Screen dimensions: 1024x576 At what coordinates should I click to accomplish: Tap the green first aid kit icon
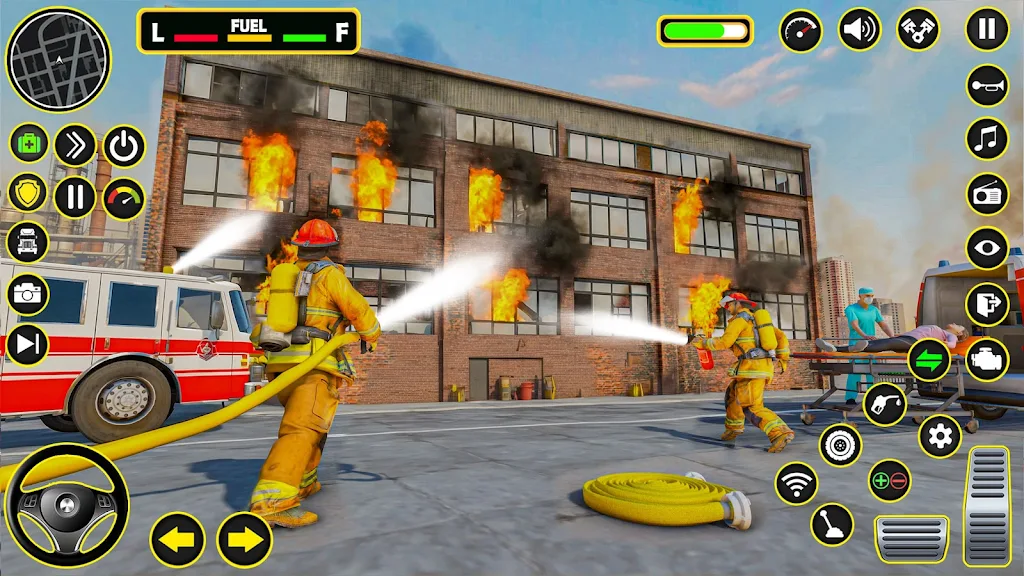[x=29, y=143]
